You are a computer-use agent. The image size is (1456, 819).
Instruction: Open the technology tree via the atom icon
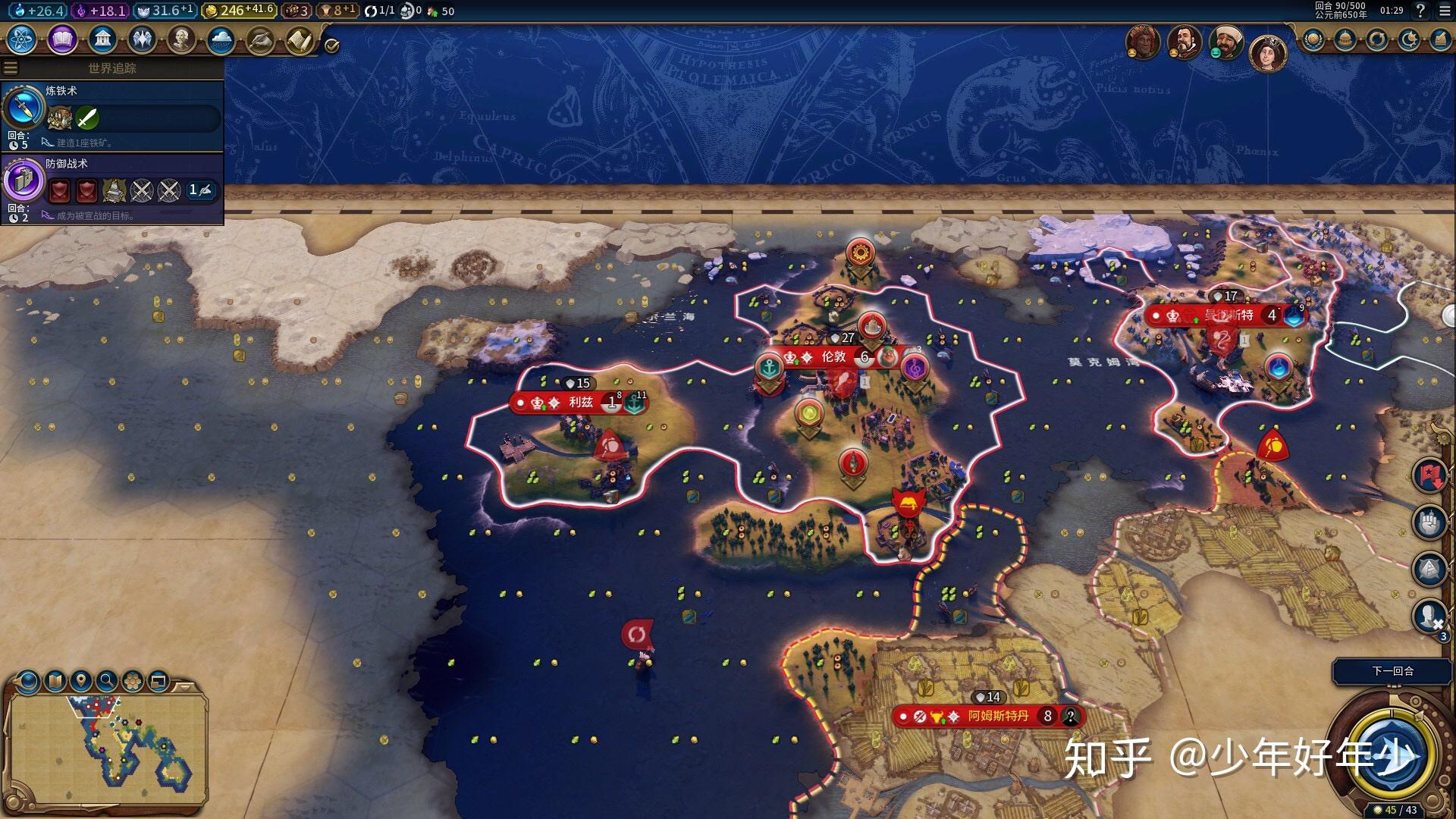[x=23, y=39]
